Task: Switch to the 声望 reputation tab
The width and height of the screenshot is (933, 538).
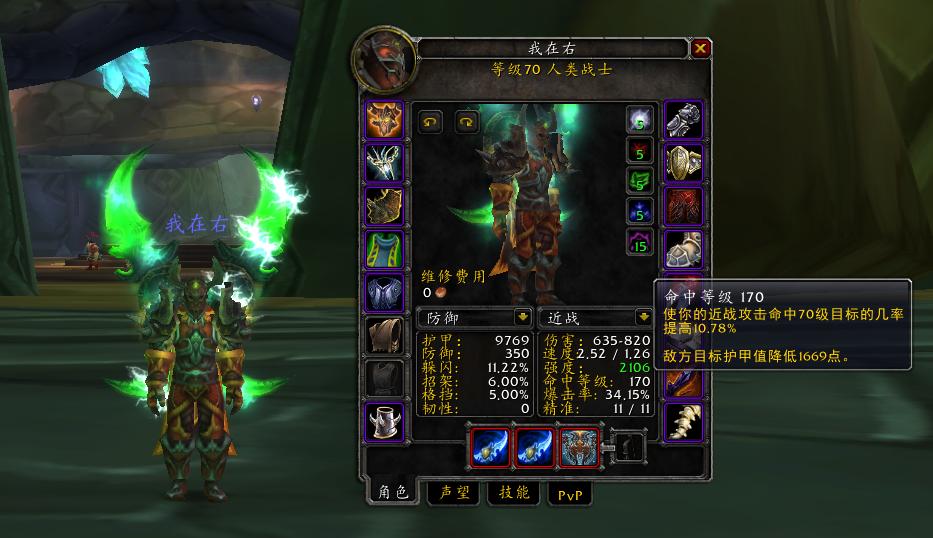Action: (453, 493)
